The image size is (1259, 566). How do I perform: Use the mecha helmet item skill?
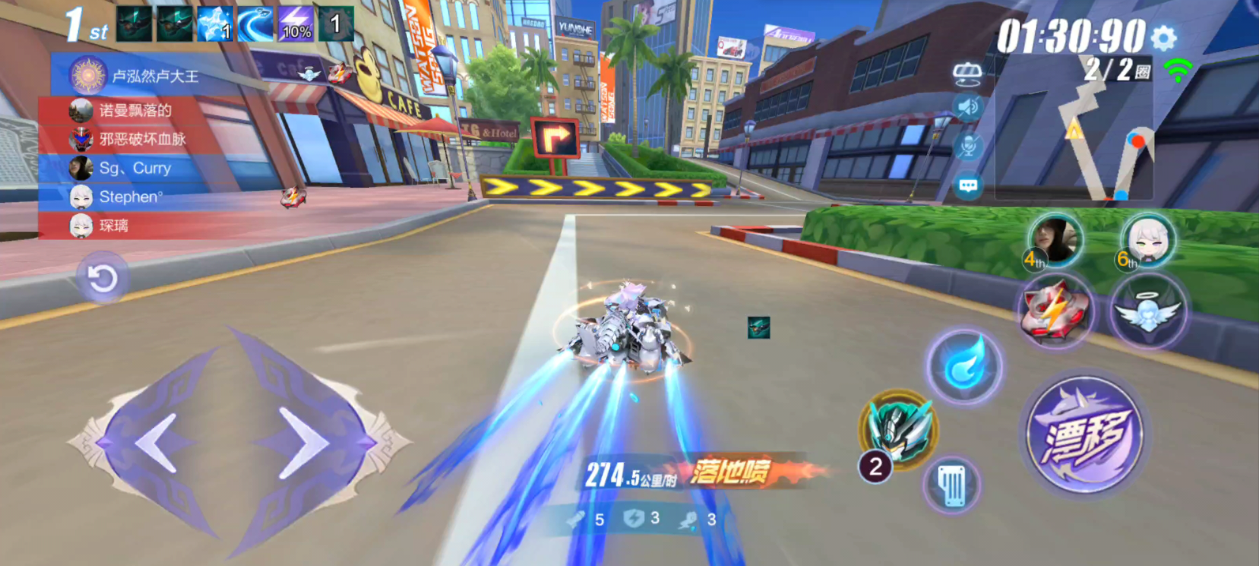click(899, 429)
